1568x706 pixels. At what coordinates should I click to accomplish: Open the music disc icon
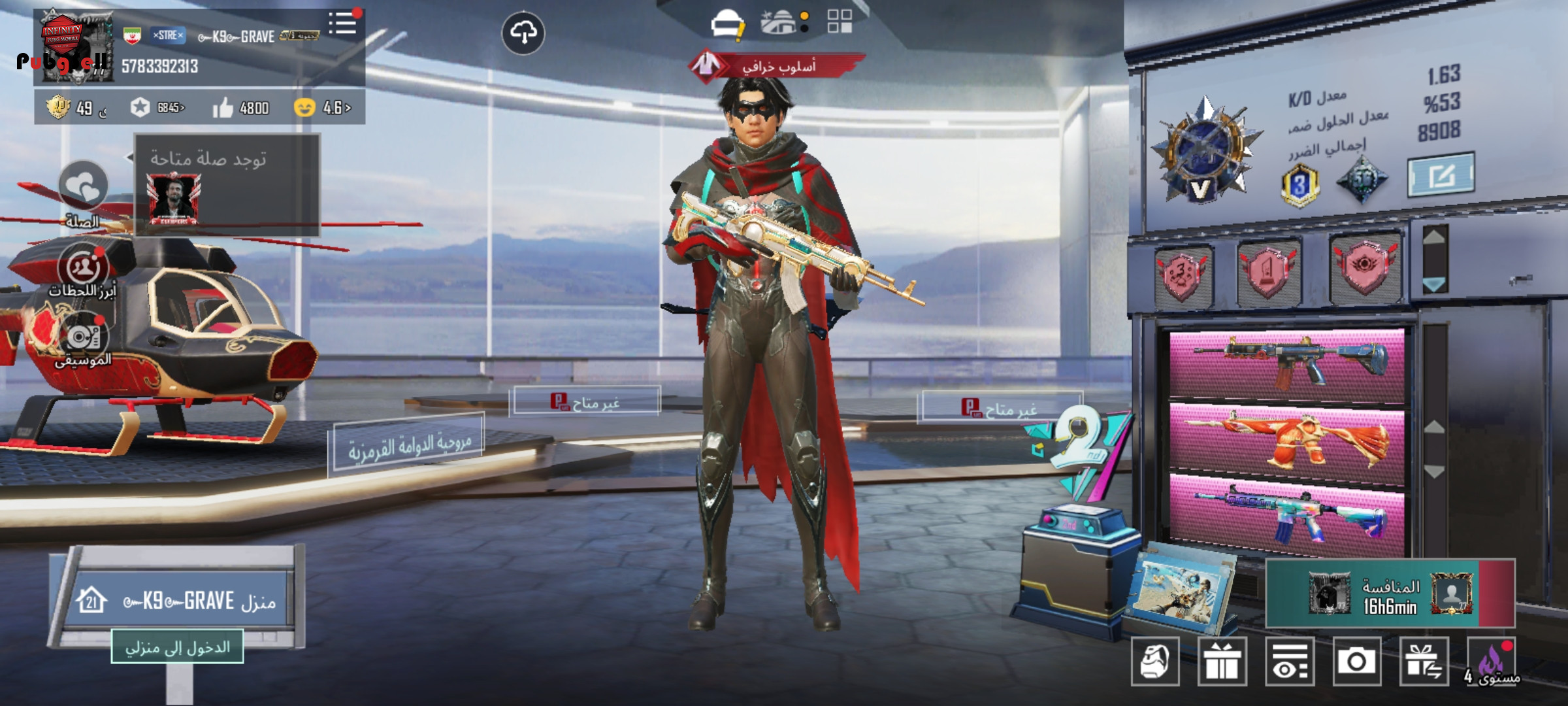(x=83, y=338)
